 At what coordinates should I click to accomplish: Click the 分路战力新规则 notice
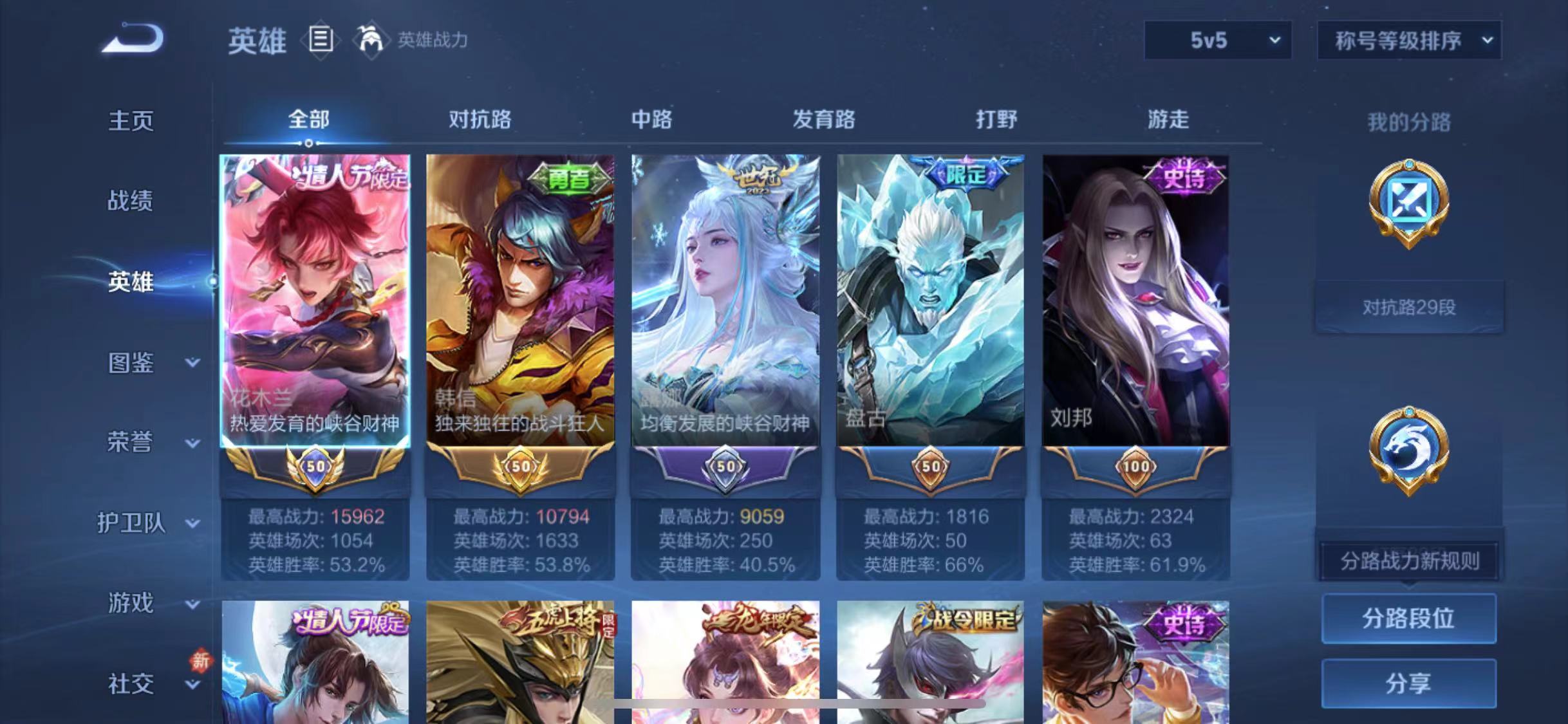pos(1408,561)
